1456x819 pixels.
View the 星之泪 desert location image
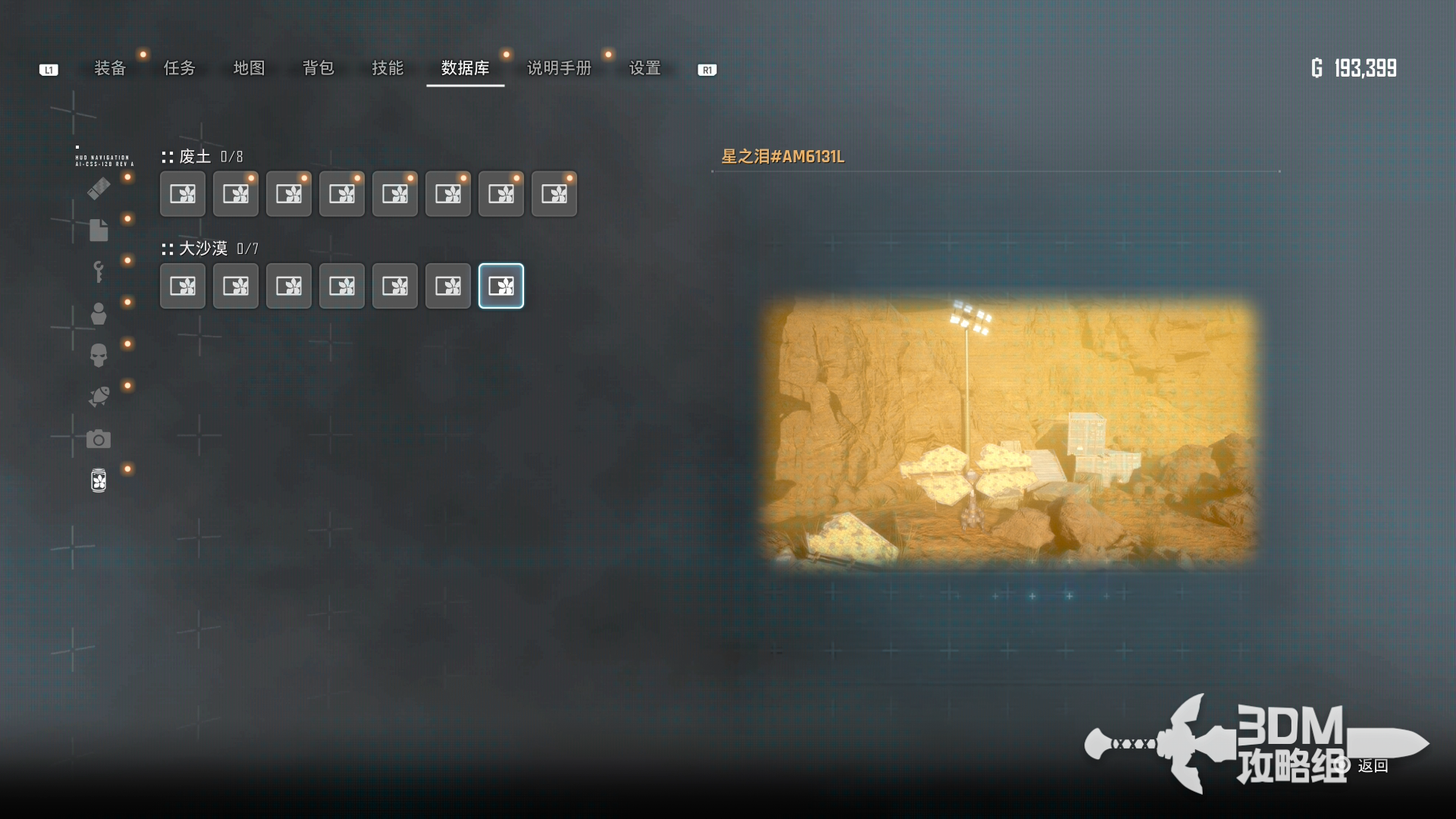click(x=1009, y=432)
